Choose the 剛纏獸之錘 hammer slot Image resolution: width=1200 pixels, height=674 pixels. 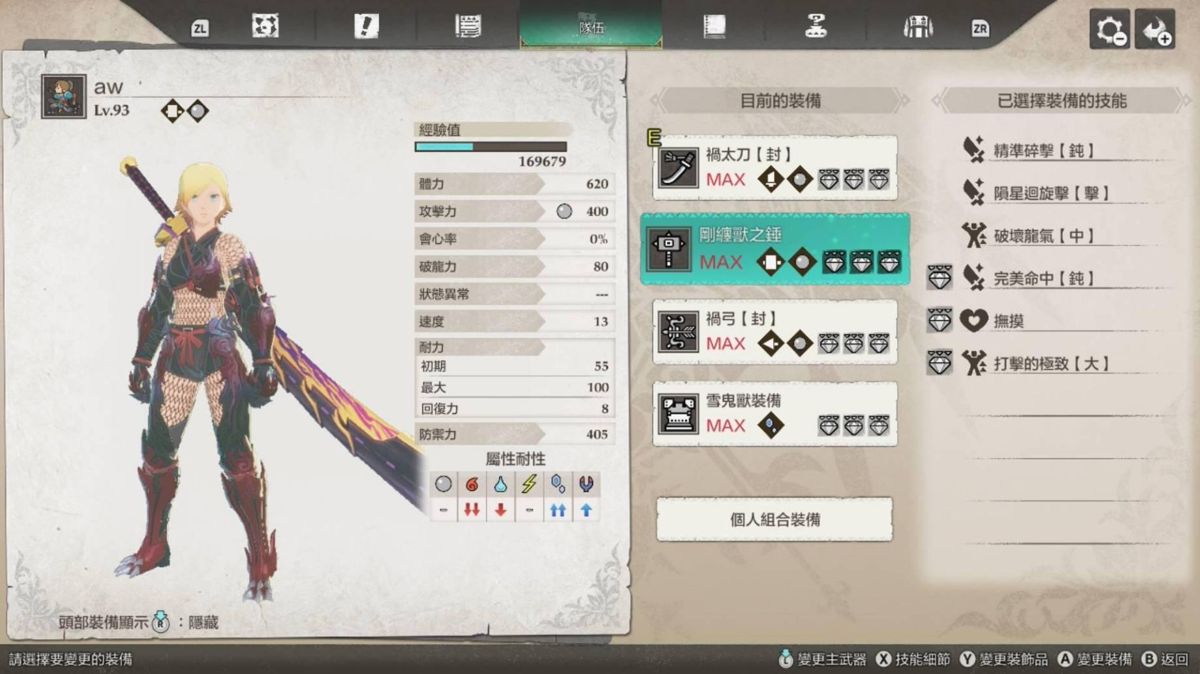click(x=775, y=249)
